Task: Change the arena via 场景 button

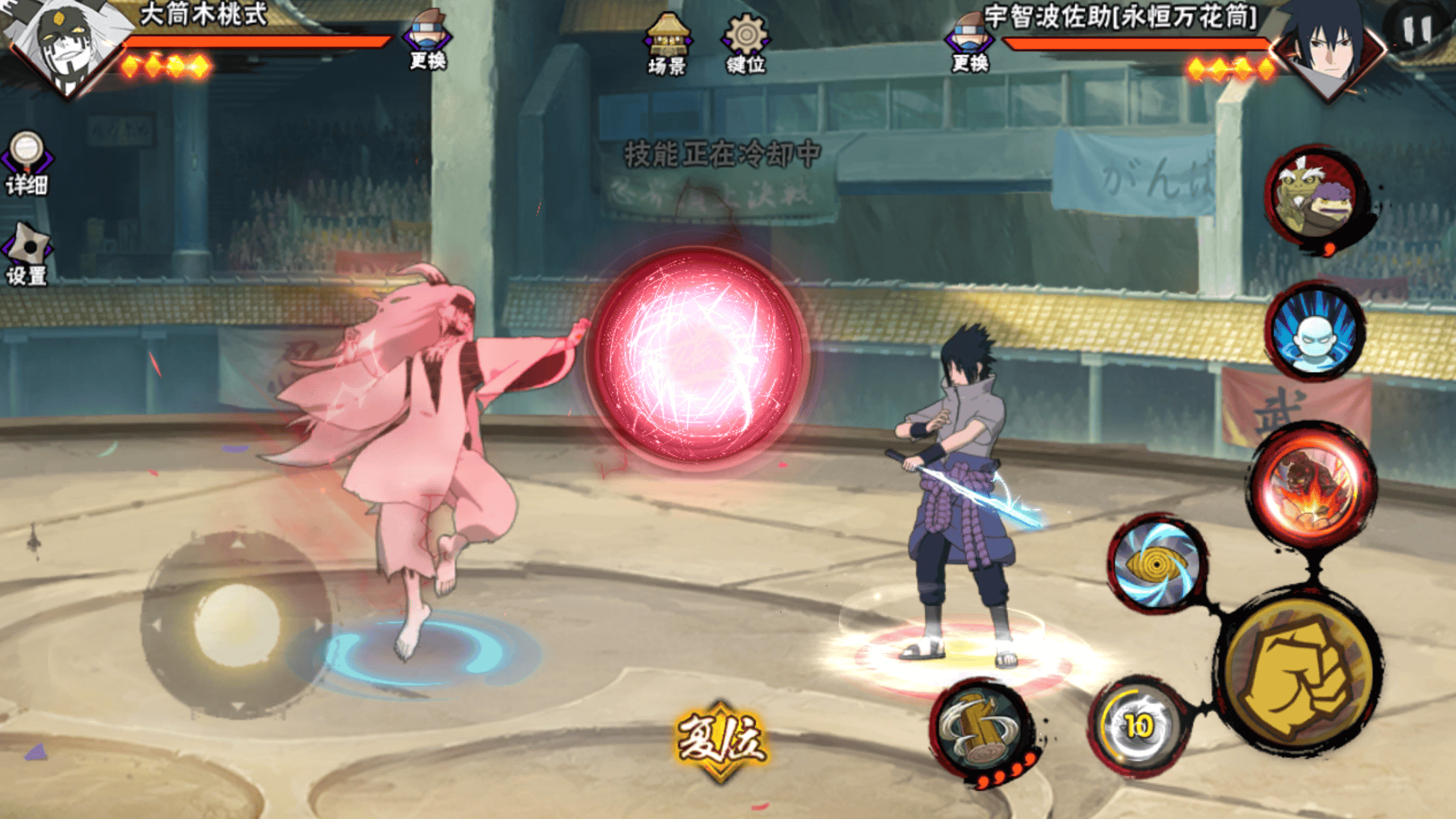Action: 667,44
